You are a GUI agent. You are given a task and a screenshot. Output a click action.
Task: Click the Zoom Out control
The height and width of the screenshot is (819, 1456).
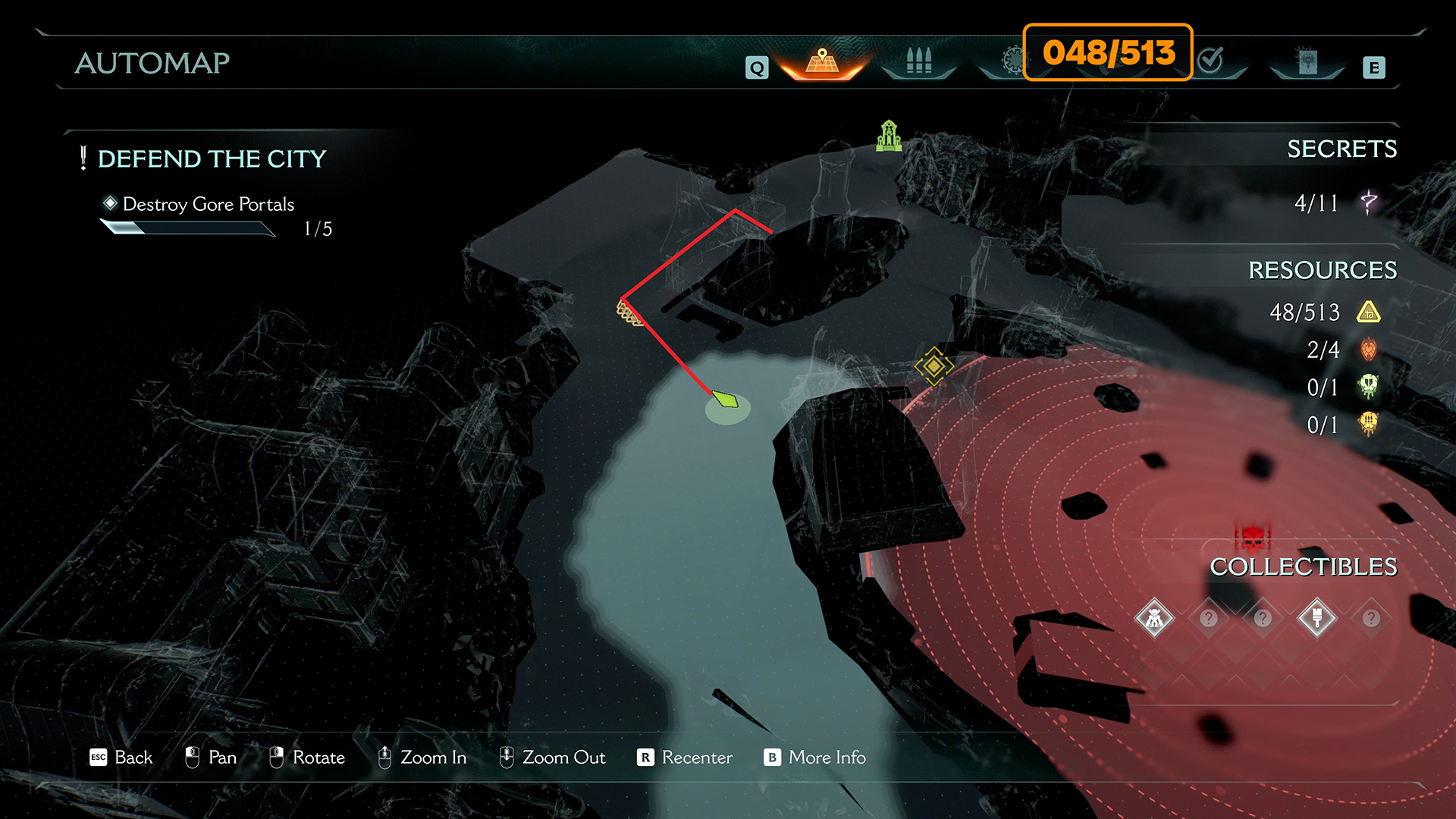pos(552,758)
